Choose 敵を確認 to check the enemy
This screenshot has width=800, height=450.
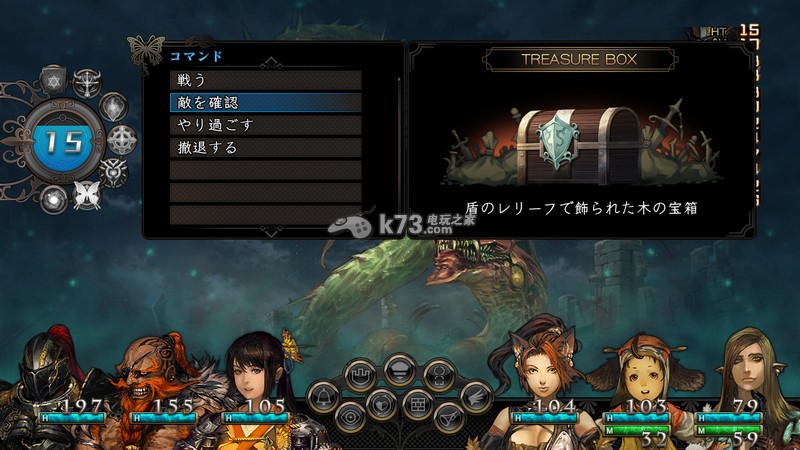(x=265, y=102)
